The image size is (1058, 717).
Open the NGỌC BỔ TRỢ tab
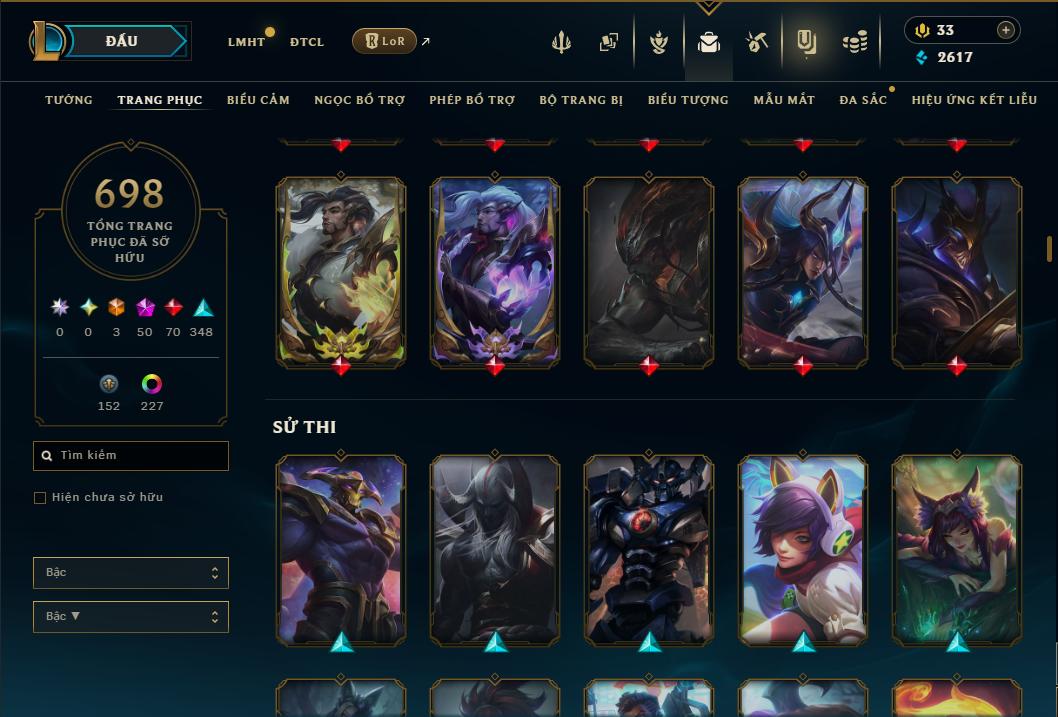coord(359,100)
